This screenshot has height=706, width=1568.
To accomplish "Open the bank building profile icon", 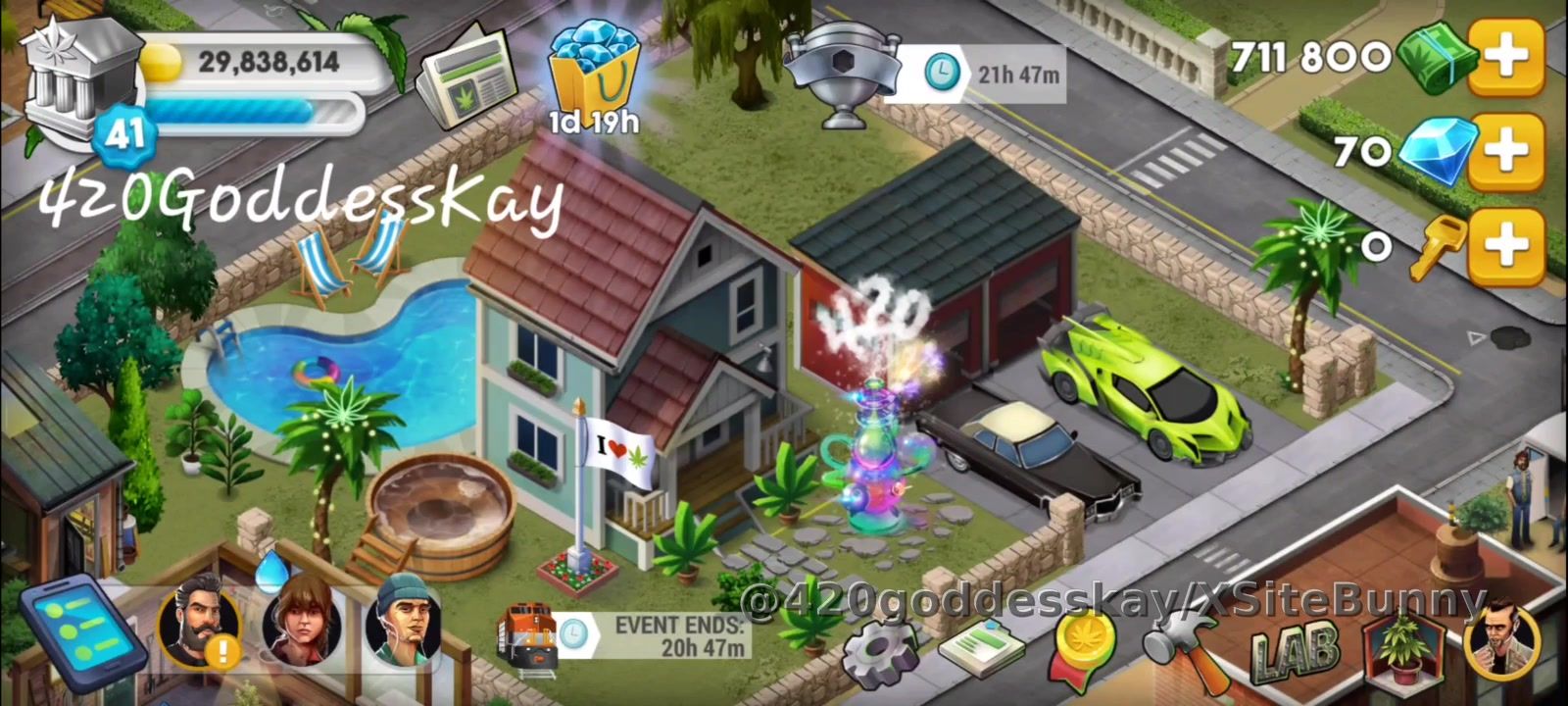I will pos(80,82).
